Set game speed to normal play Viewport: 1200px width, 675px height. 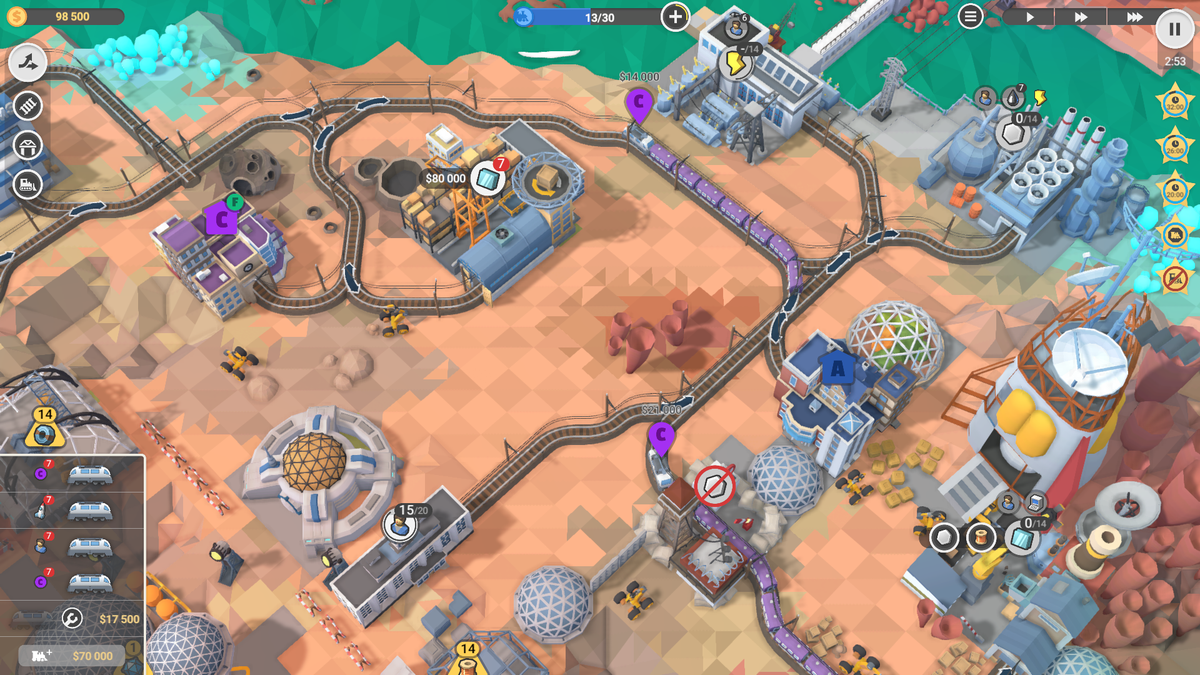coord(1030,17)
